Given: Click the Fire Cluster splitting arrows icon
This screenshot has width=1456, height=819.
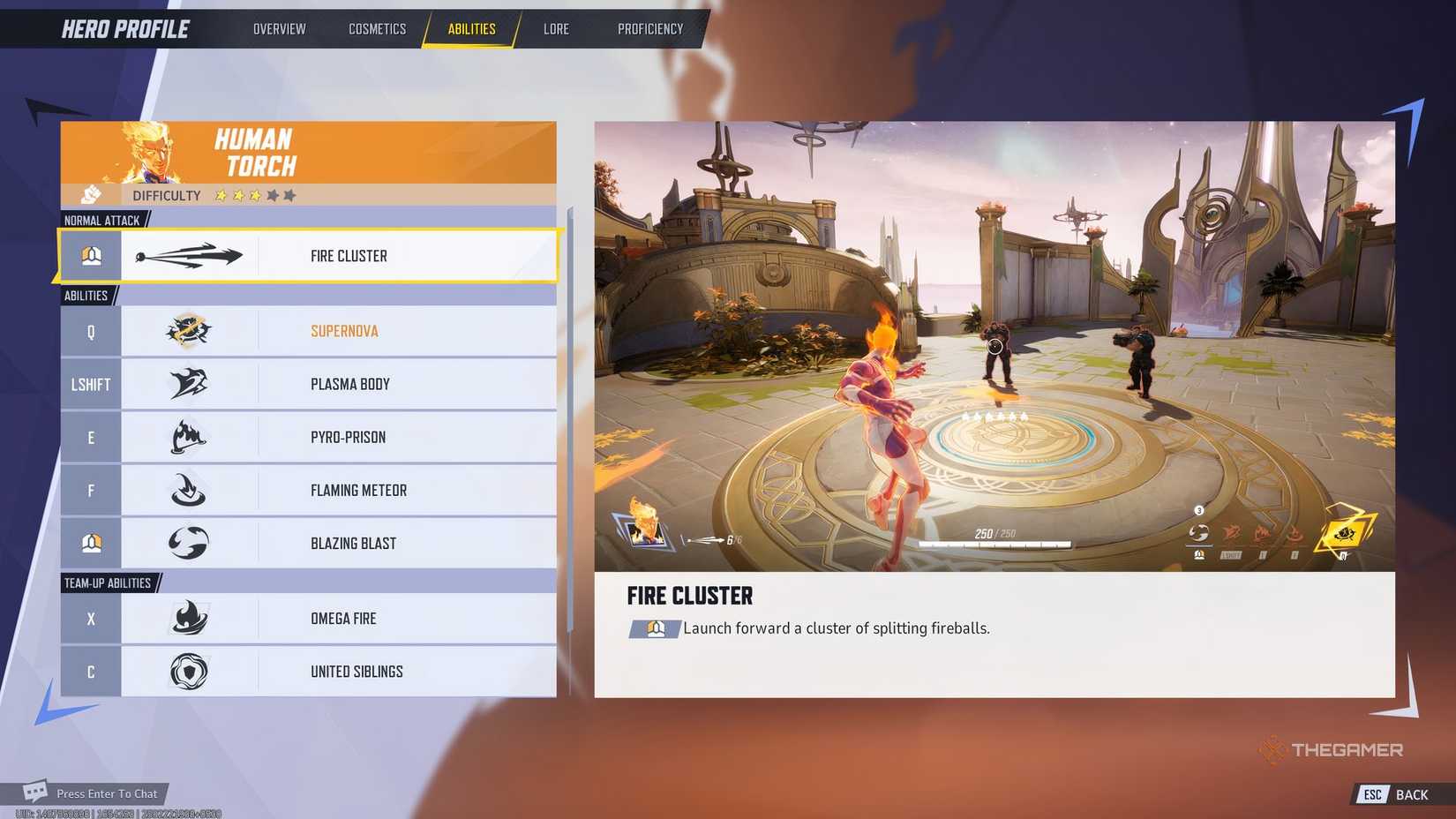Looking at the screenshot, I should (x=190, y=255).
